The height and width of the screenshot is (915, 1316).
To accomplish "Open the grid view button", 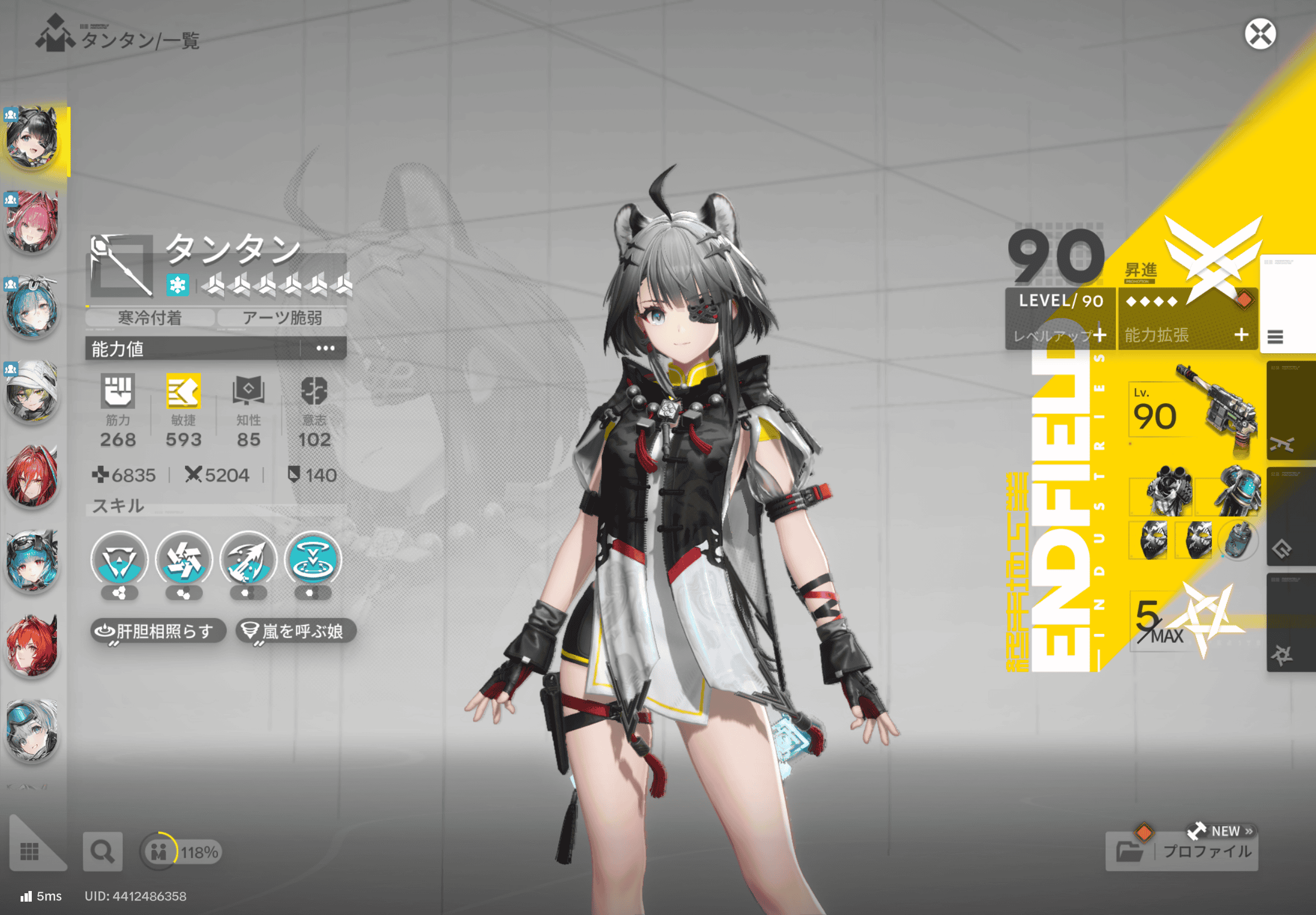I will [x=29, y=851].
